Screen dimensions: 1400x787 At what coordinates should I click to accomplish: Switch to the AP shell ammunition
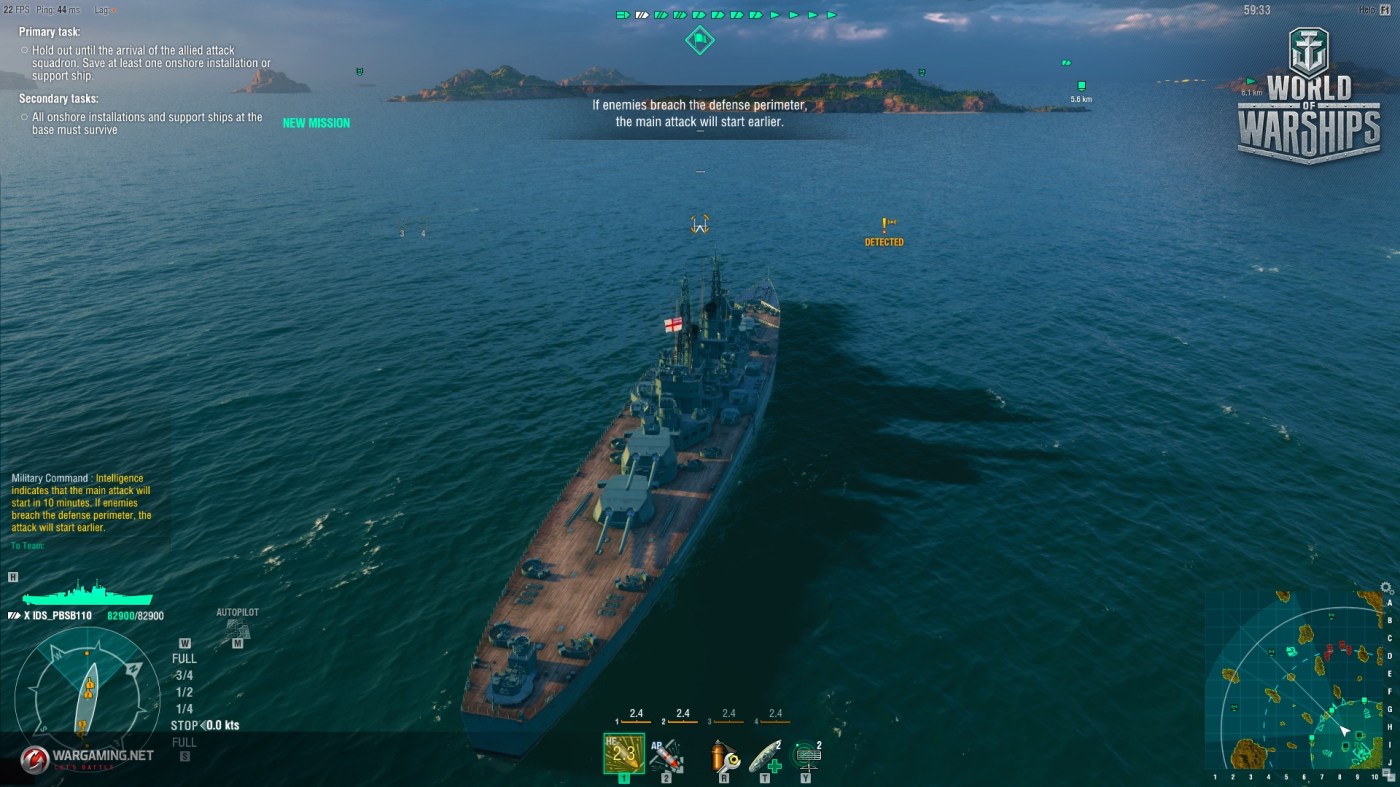click(666, 755)
